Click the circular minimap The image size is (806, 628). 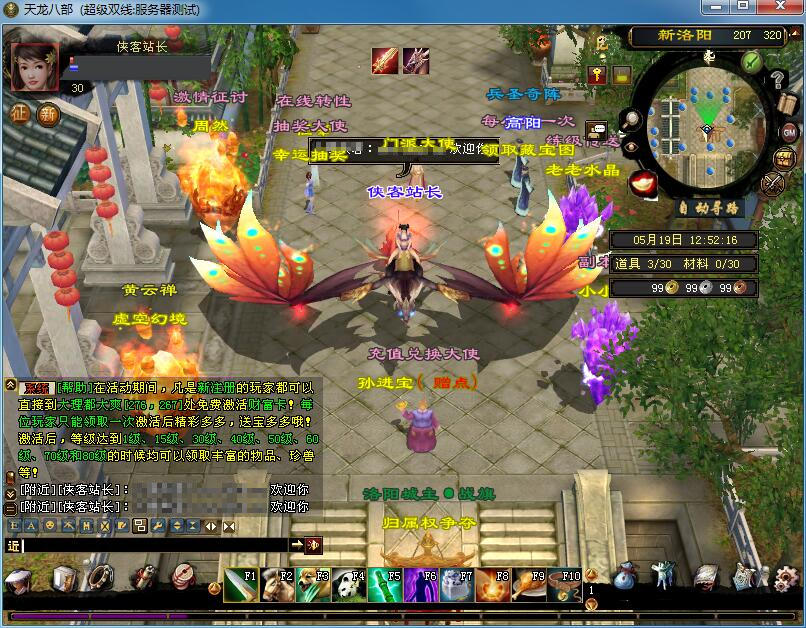707,128
